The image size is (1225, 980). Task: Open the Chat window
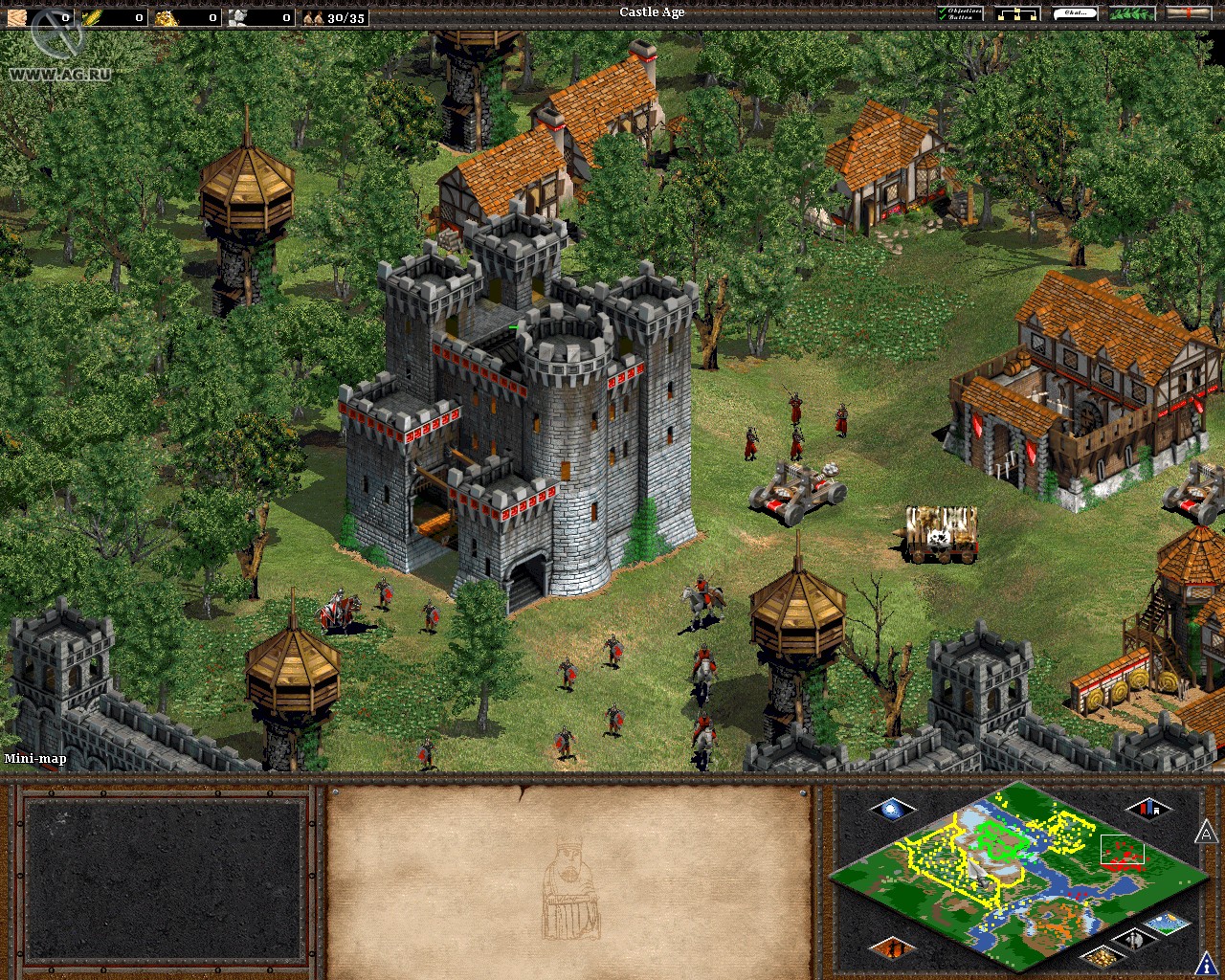coord(1077,14)
